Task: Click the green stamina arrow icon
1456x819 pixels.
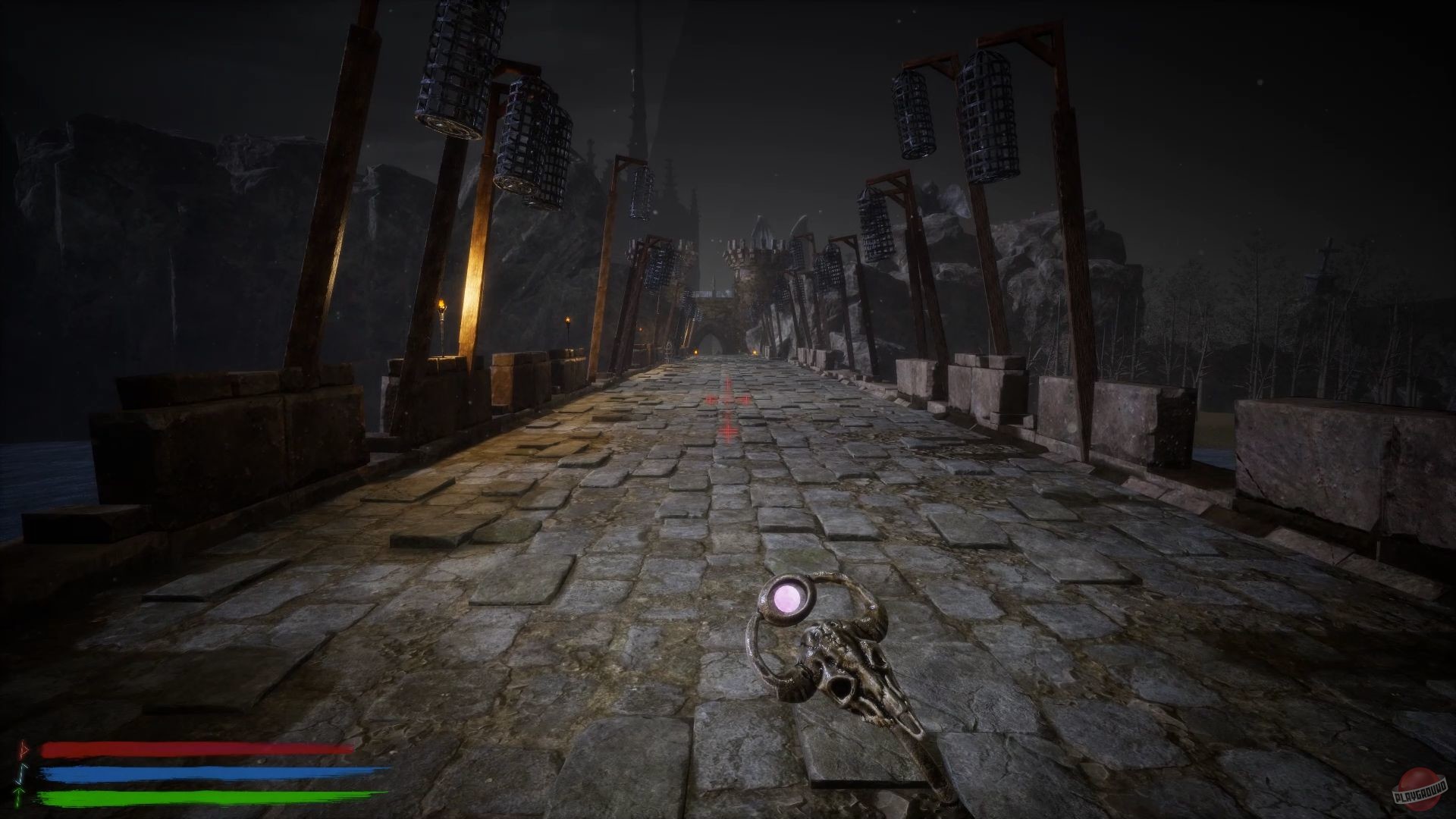Action: coord(18,798)
